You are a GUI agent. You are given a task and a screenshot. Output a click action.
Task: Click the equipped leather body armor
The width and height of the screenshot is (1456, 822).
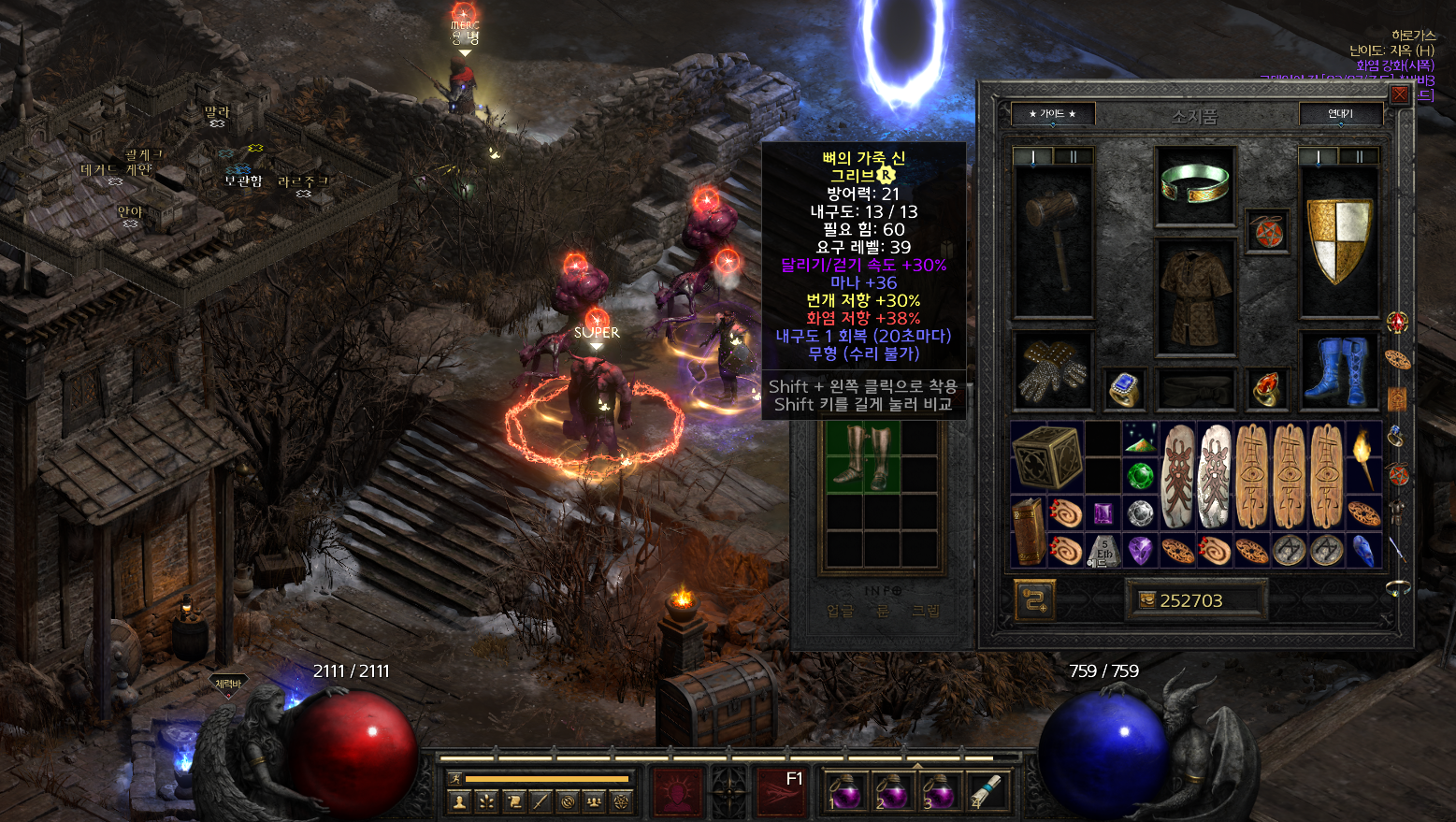(x=1196, y=293)
